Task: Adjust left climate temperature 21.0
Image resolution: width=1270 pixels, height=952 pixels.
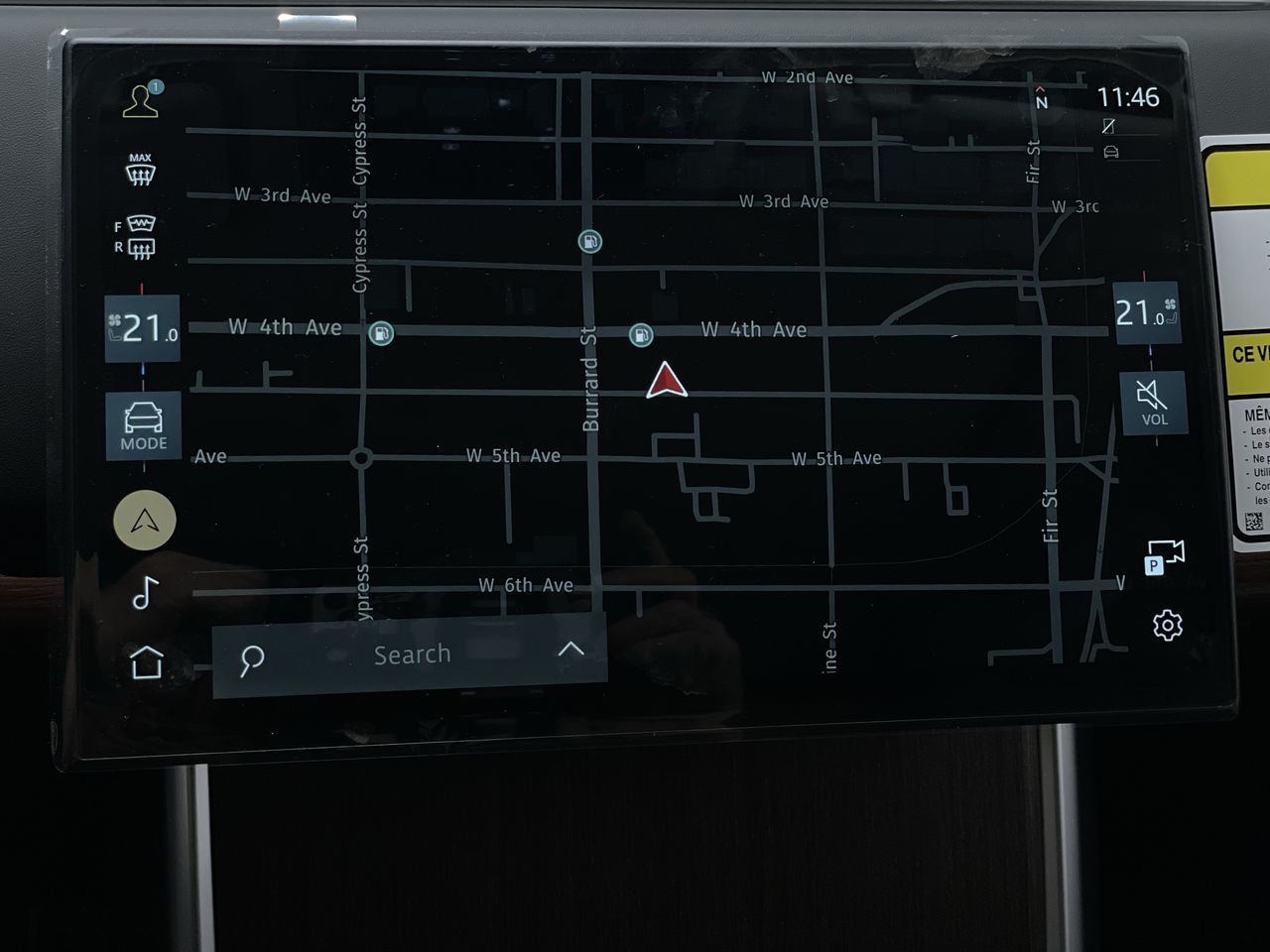Action: [x=143, y=327]
